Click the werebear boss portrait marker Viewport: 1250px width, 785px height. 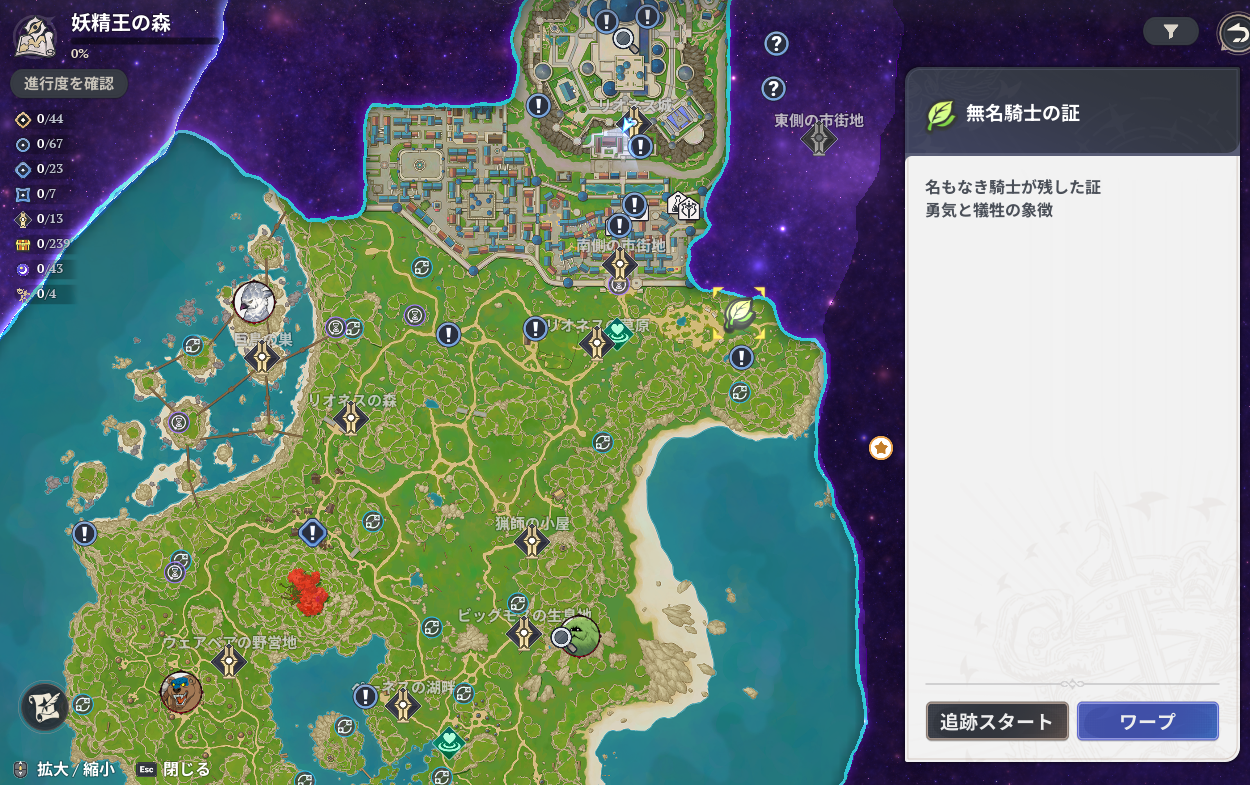click(181, 691)
